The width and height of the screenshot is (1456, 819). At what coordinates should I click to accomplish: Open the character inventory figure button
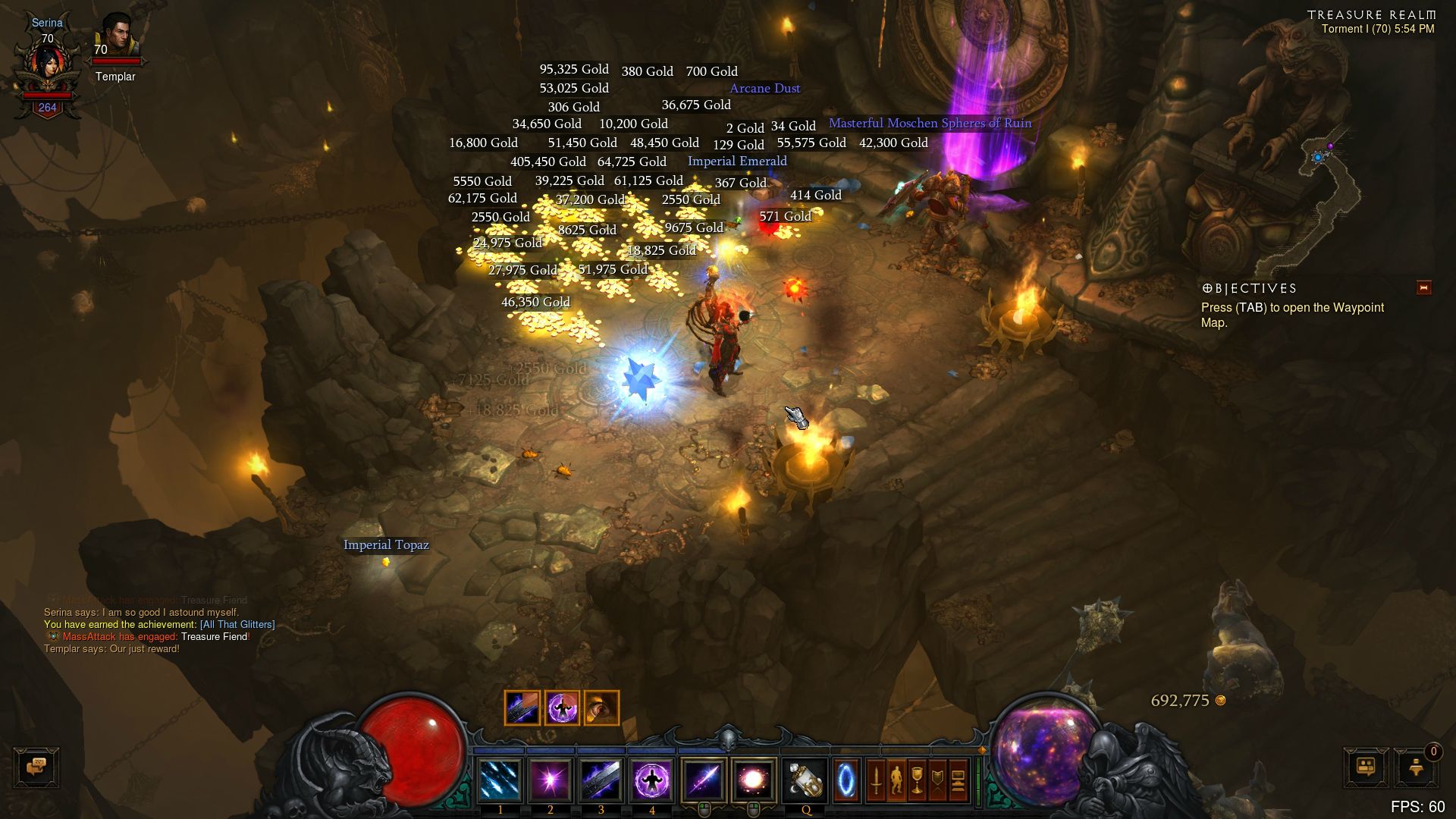(896, 780)
